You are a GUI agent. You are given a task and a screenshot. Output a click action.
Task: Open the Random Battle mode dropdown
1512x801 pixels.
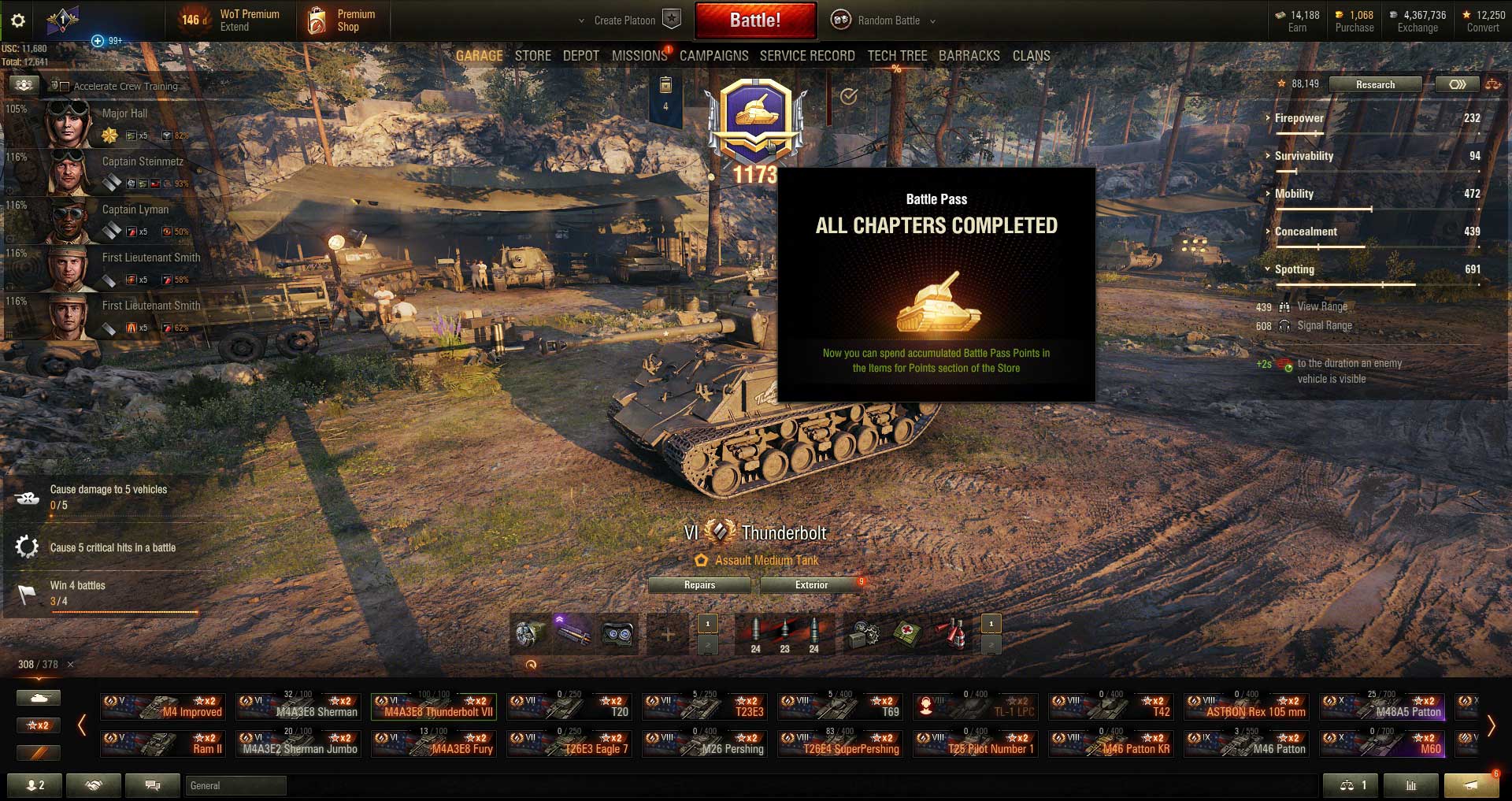pyautogui.click(x=888, y=20)
